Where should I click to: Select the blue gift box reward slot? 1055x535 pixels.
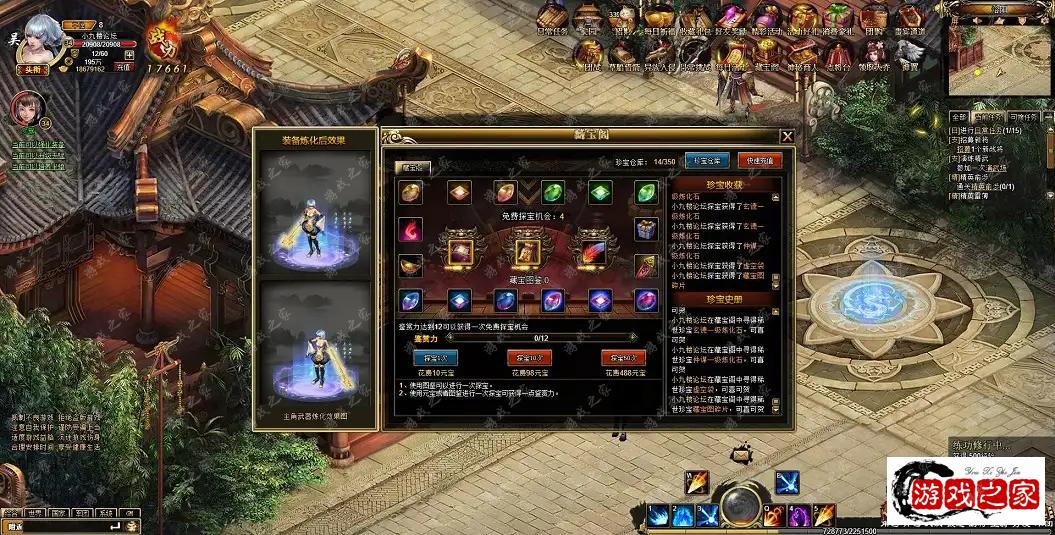[x=645, y=229]
